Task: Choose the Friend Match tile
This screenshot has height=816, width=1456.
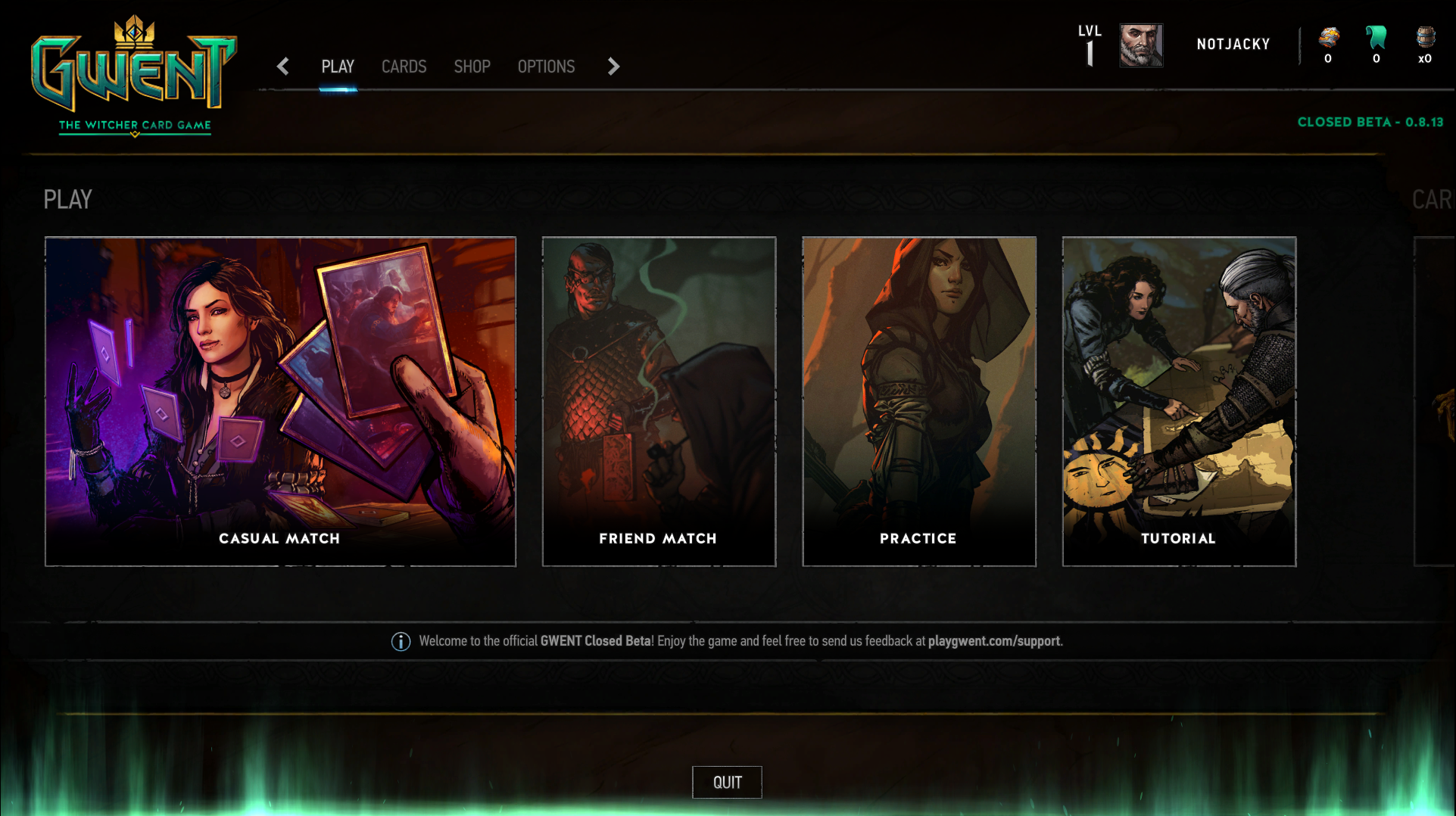Action: tap(659, 401)
